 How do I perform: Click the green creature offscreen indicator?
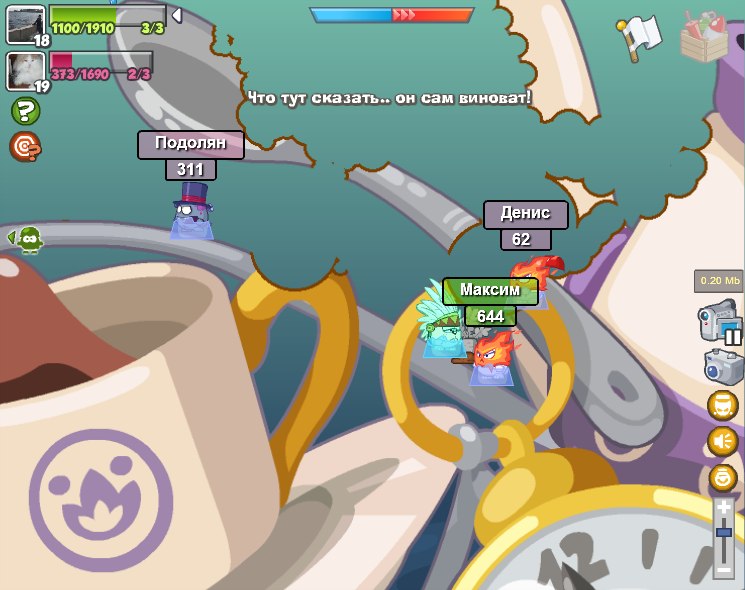click(x=26, y=239)
